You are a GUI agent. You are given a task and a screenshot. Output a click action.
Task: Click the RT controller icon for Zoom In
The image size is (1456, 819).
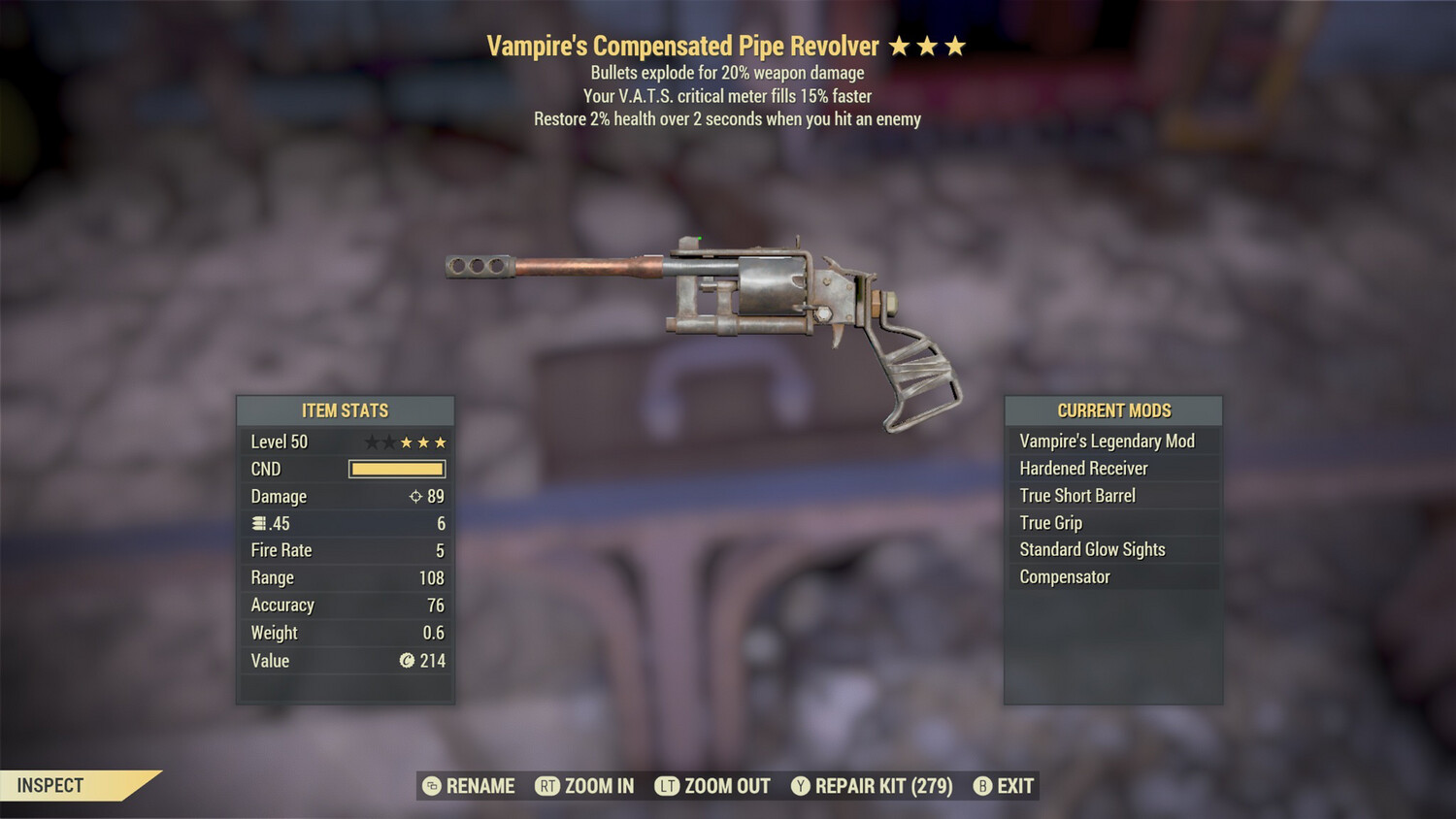[x=548, y=786]
